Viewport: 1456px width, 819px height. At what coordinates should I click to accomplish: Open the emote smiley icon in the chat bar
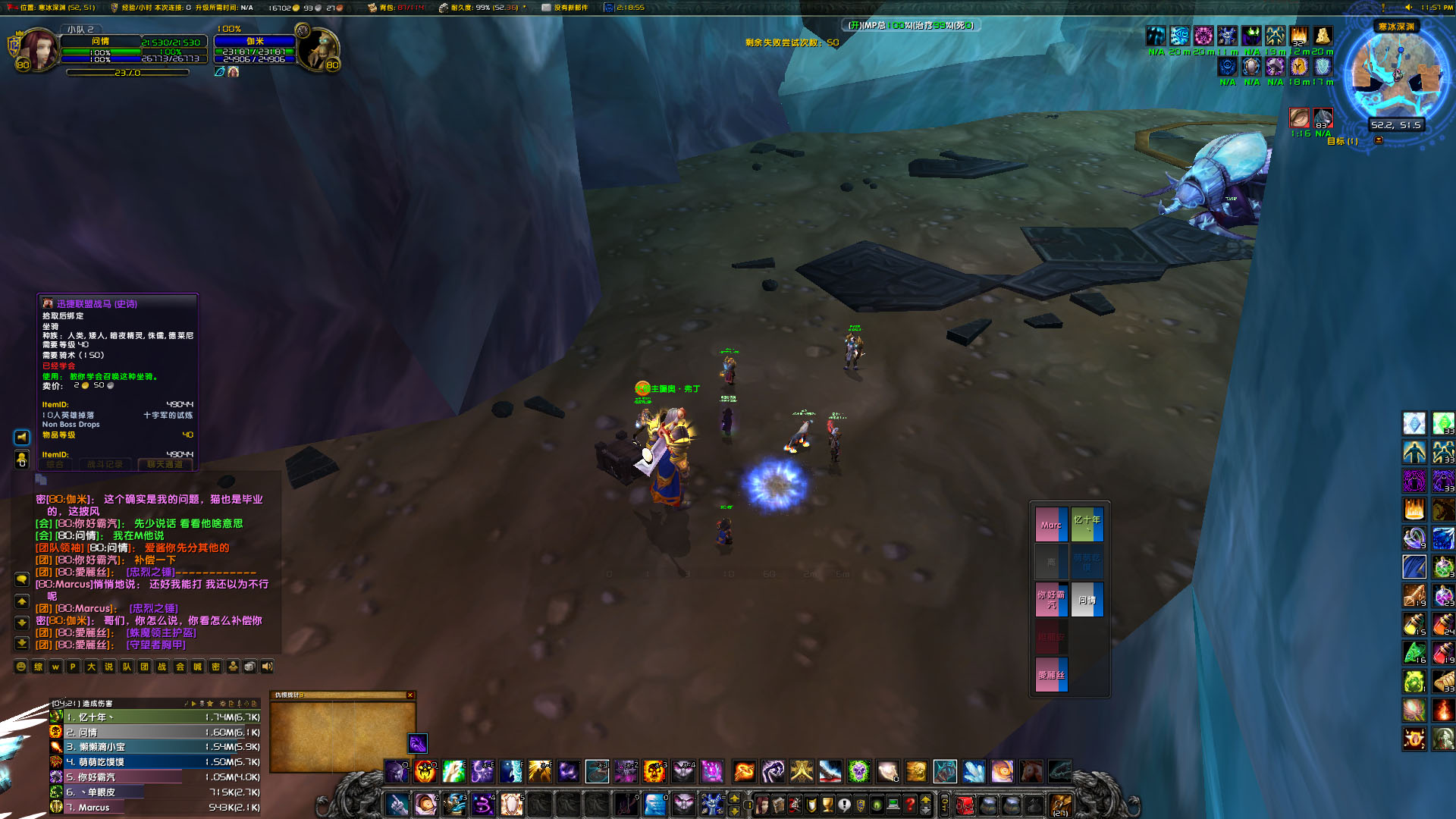20,666
